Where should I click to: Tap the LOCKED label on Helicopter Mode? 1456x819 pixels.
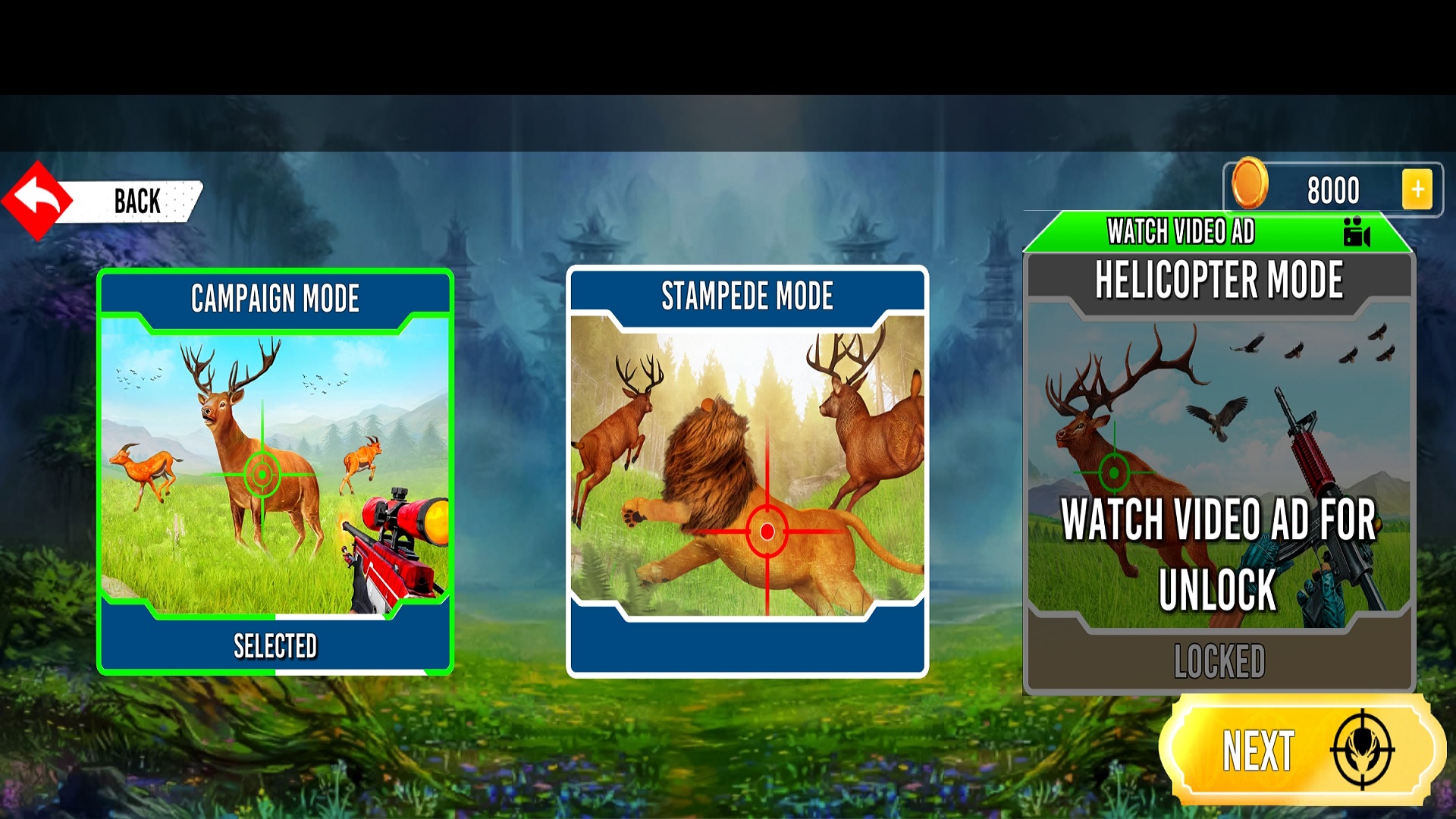pyautogui.click(x=1221, y=659)
